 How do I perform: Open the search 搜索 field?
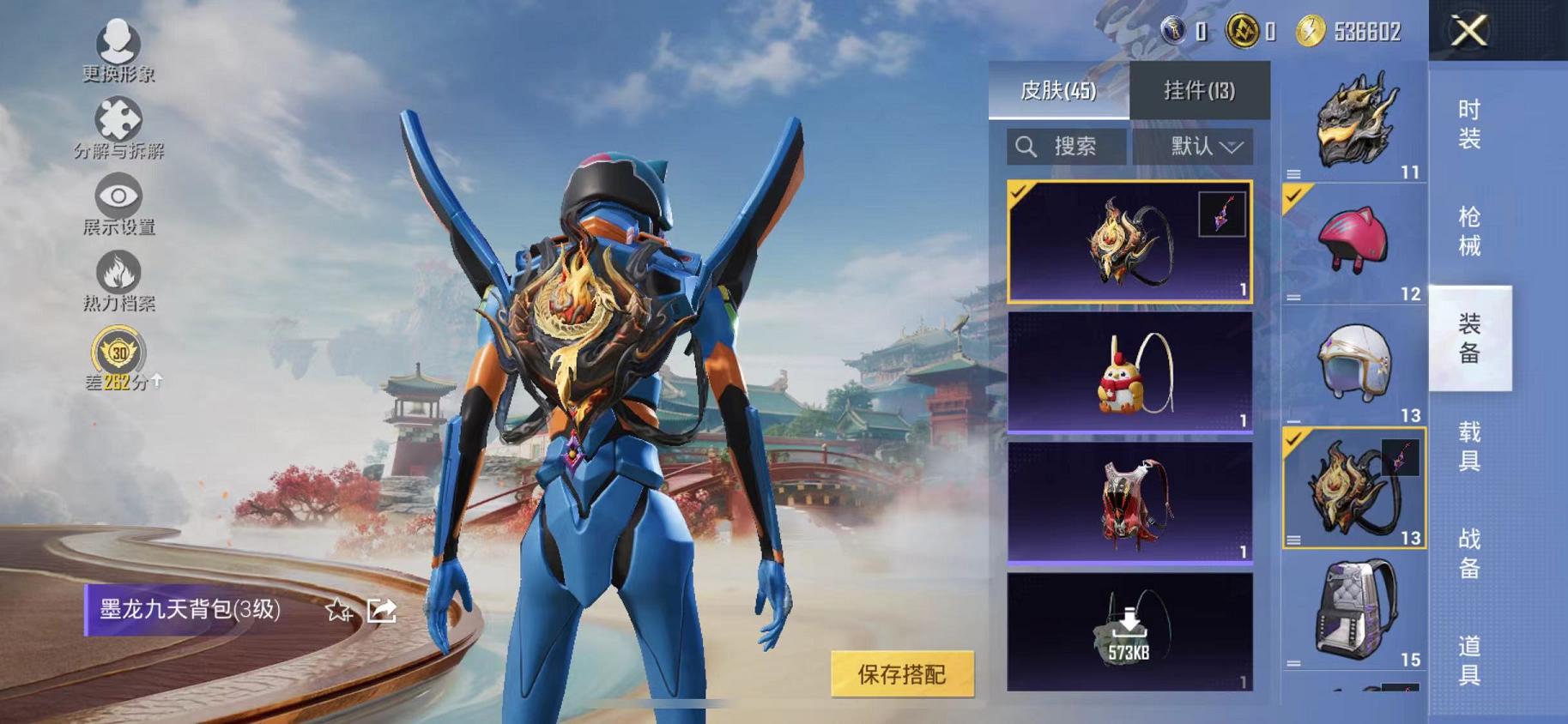click(1065, 145)
